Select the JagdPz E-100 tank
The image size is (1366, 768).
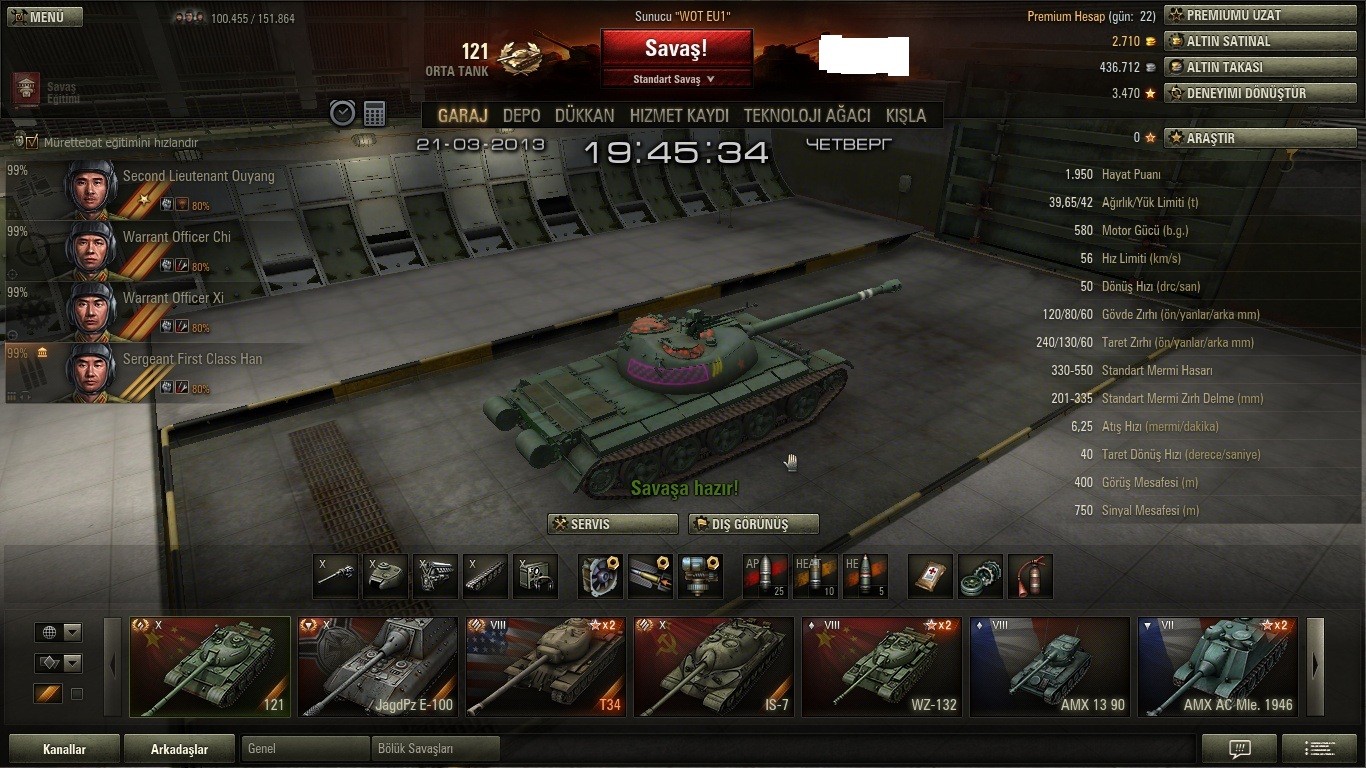click(x=377, y=666)
